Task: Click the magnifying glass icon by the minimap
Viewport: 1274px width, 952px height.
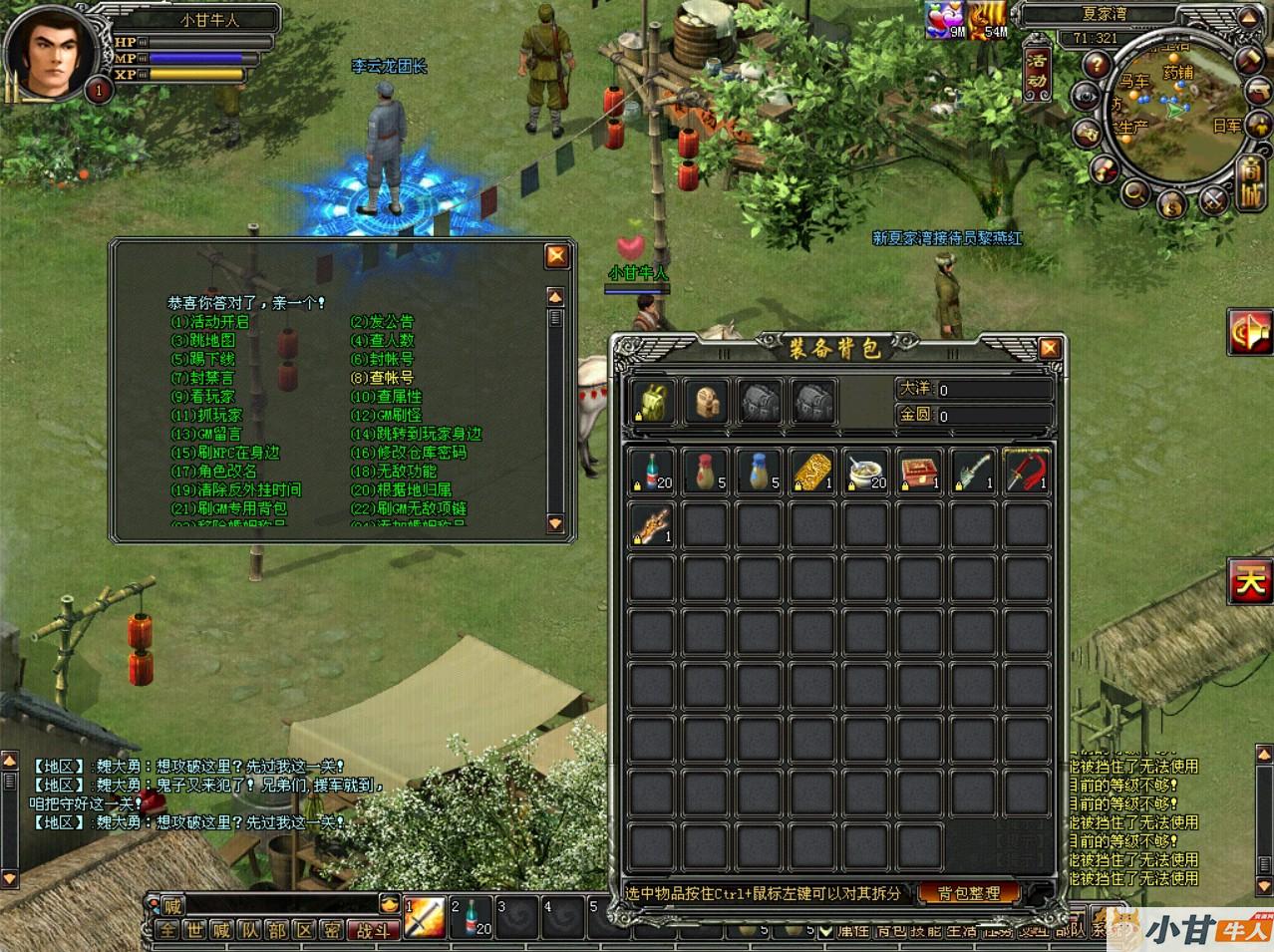Action: point(1135,192)
